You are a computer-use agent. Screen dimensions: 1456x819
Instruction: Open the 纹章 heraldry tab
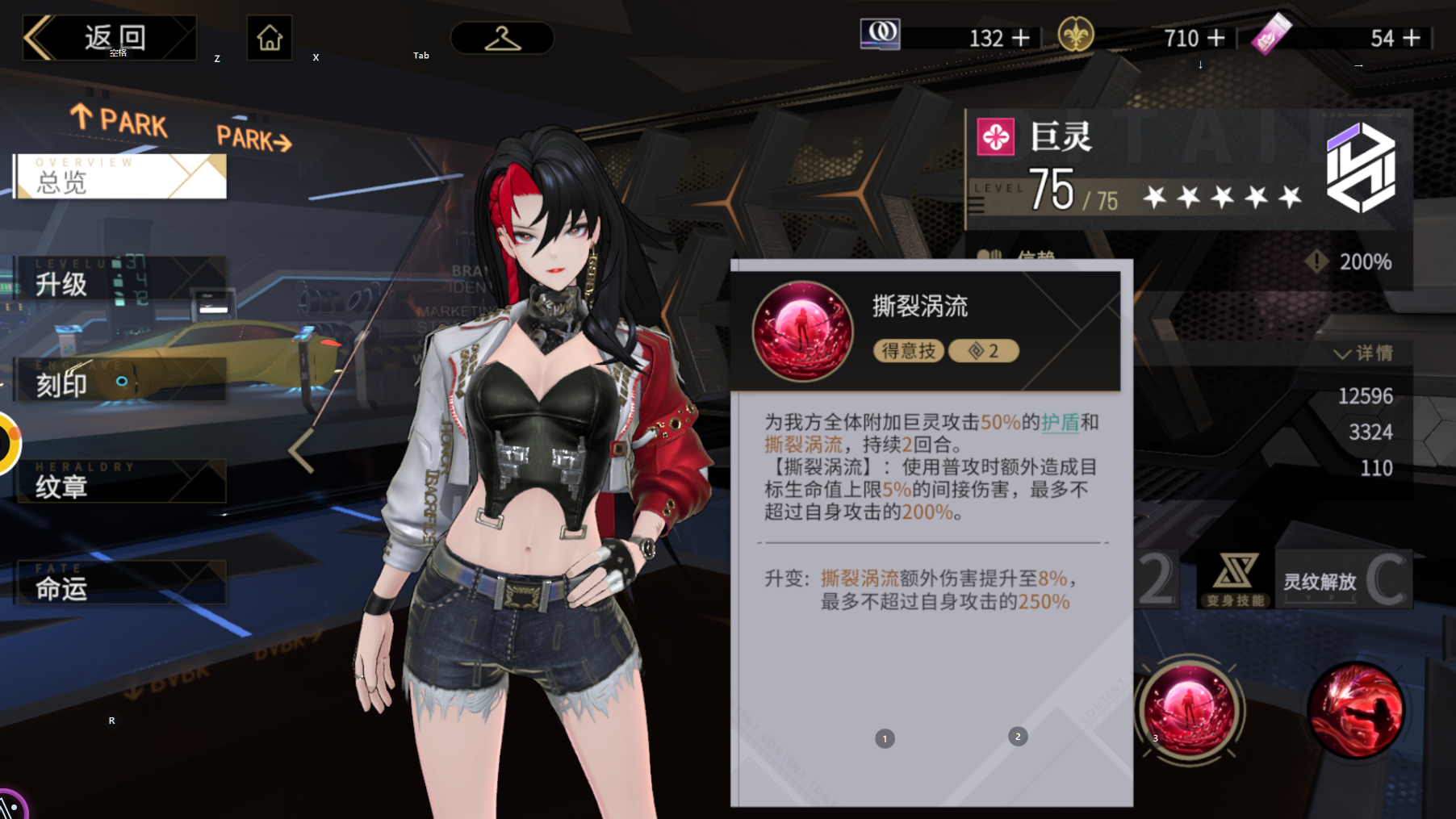click(x=120, y=483)
